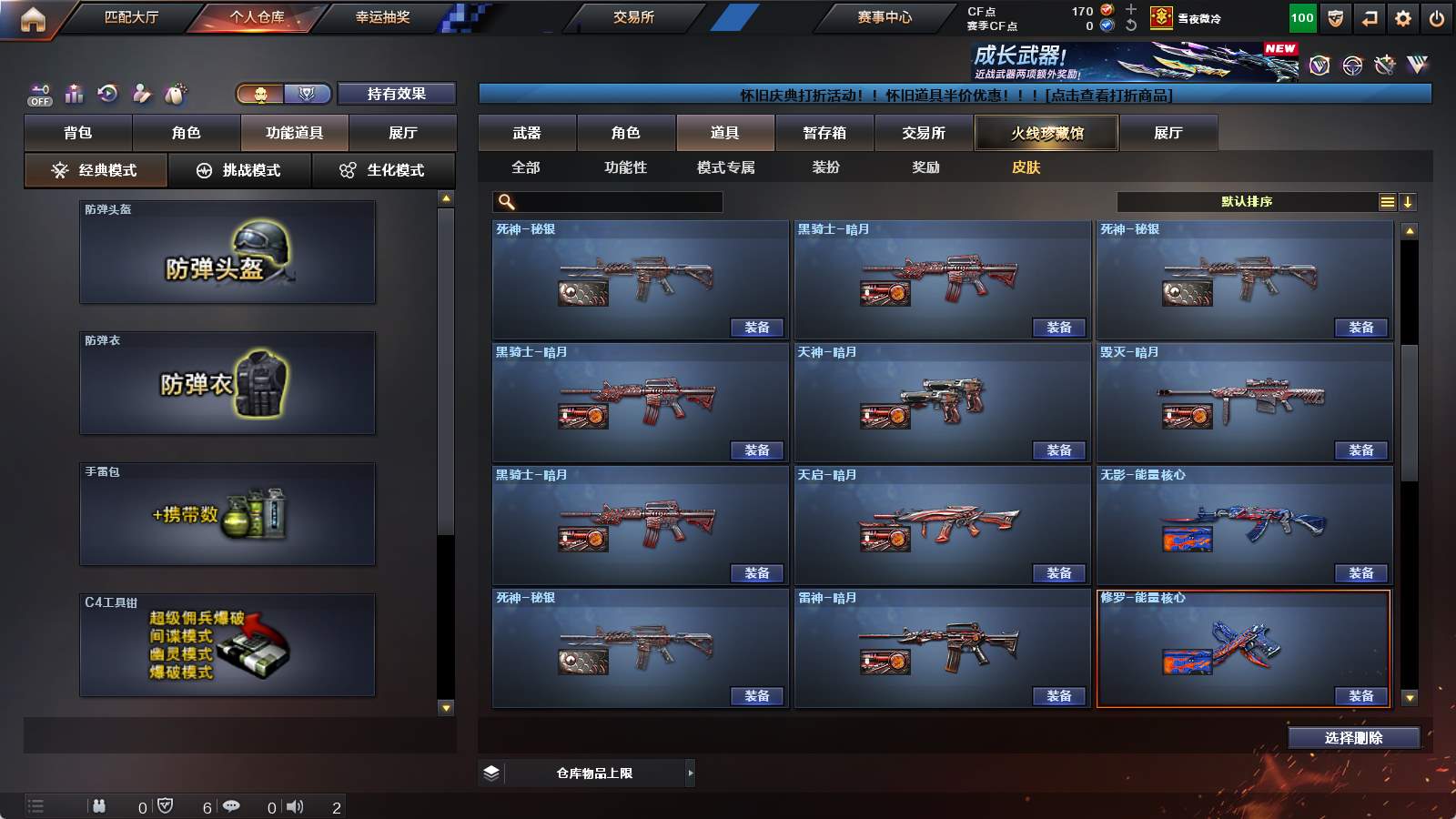Select the 挑战模式 challenge mode filter

point(239,170)
